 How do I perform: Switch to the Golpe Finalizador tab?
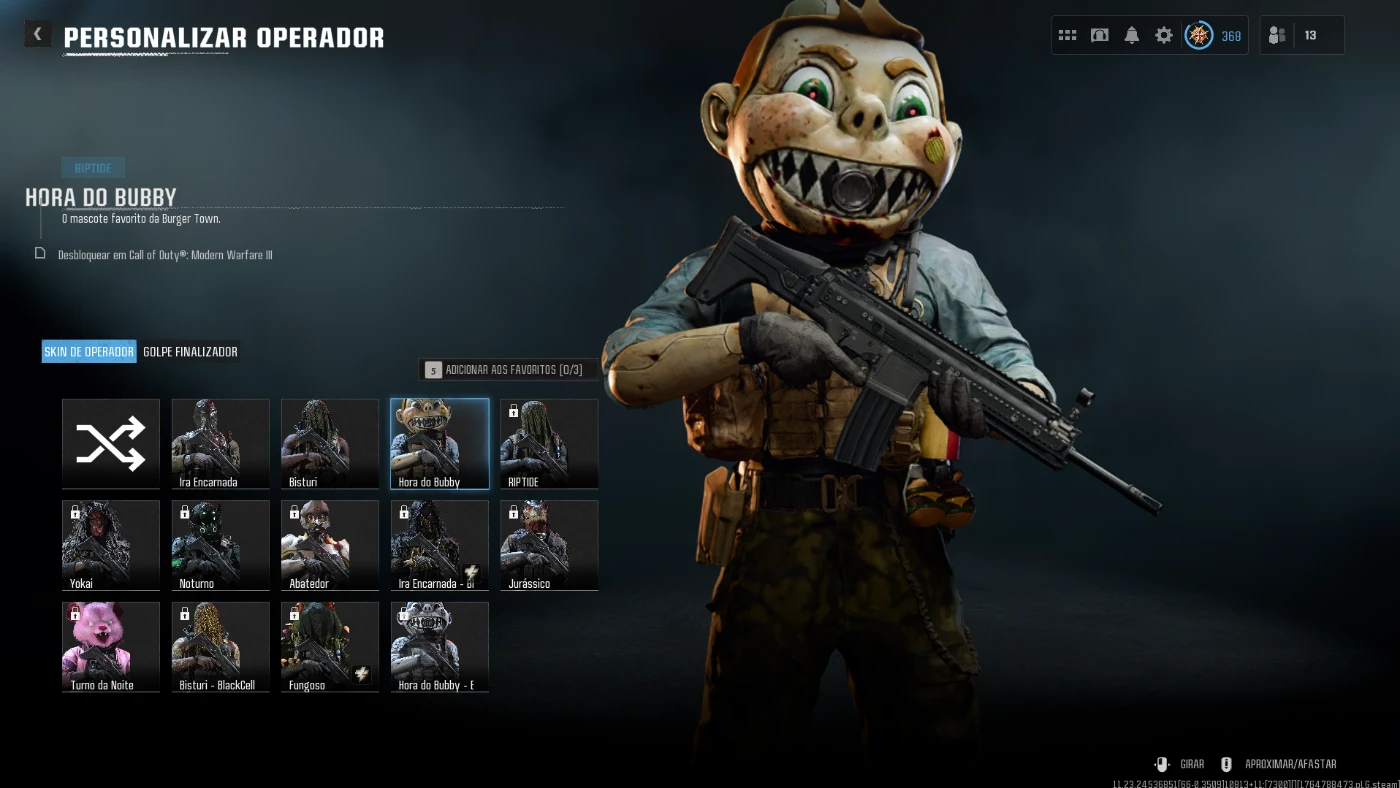[x=190, y=352]
